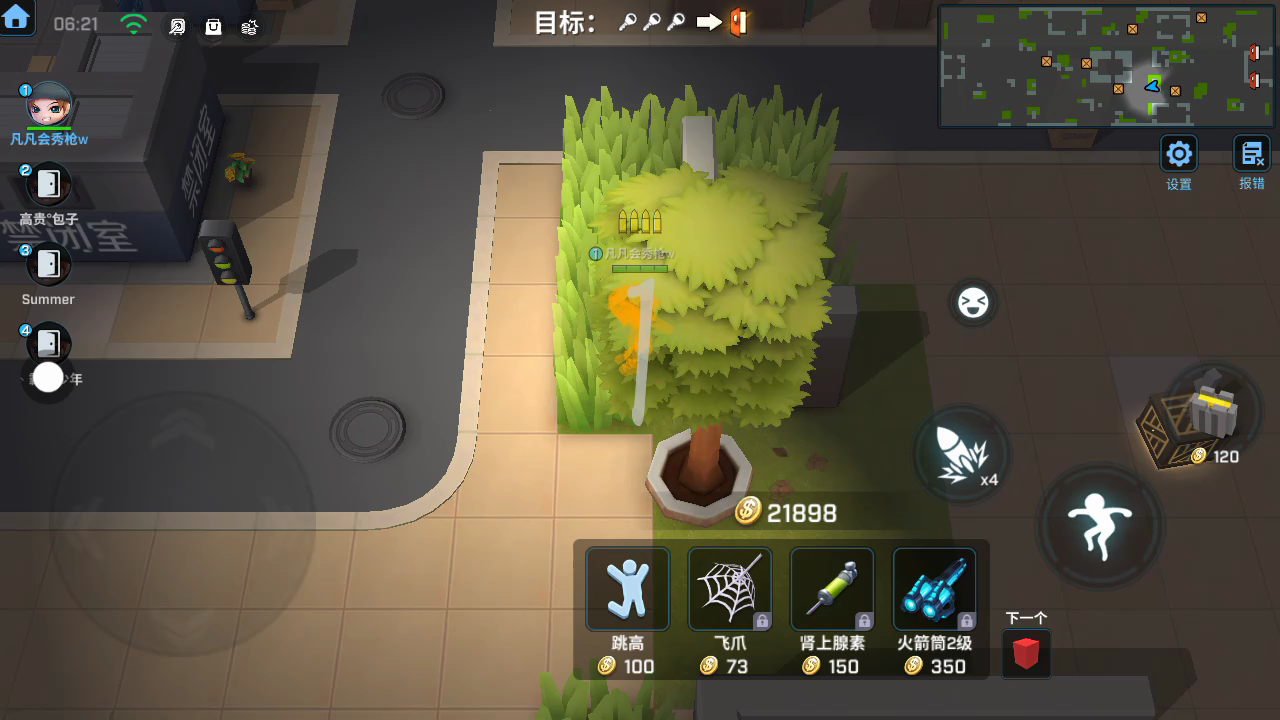Open the Settings gear menu
Viewport: 1280px width, 720px height.
(x=1179, y=155)
